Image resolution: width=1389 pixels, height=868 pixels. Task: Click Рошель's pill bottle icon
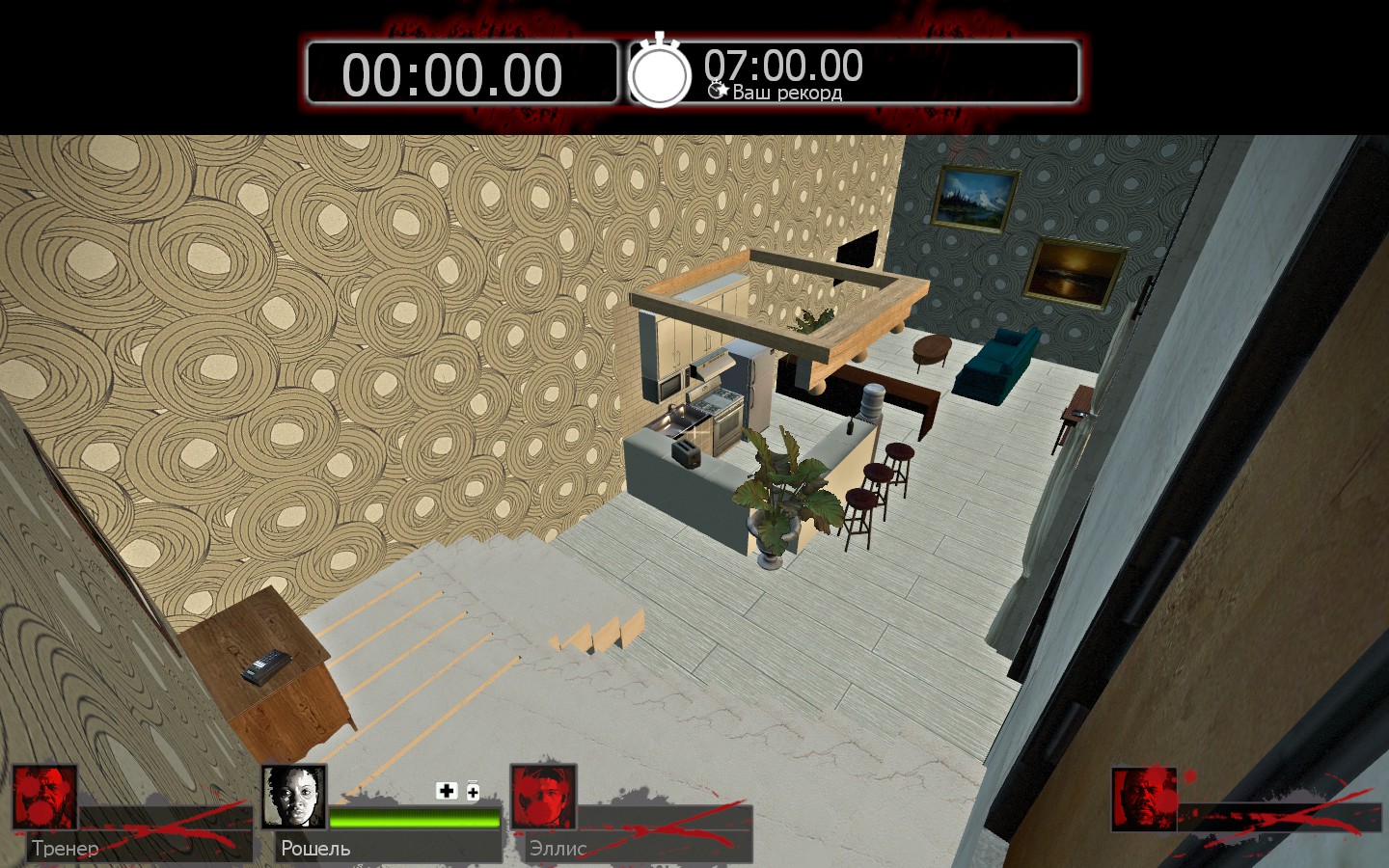473,791
